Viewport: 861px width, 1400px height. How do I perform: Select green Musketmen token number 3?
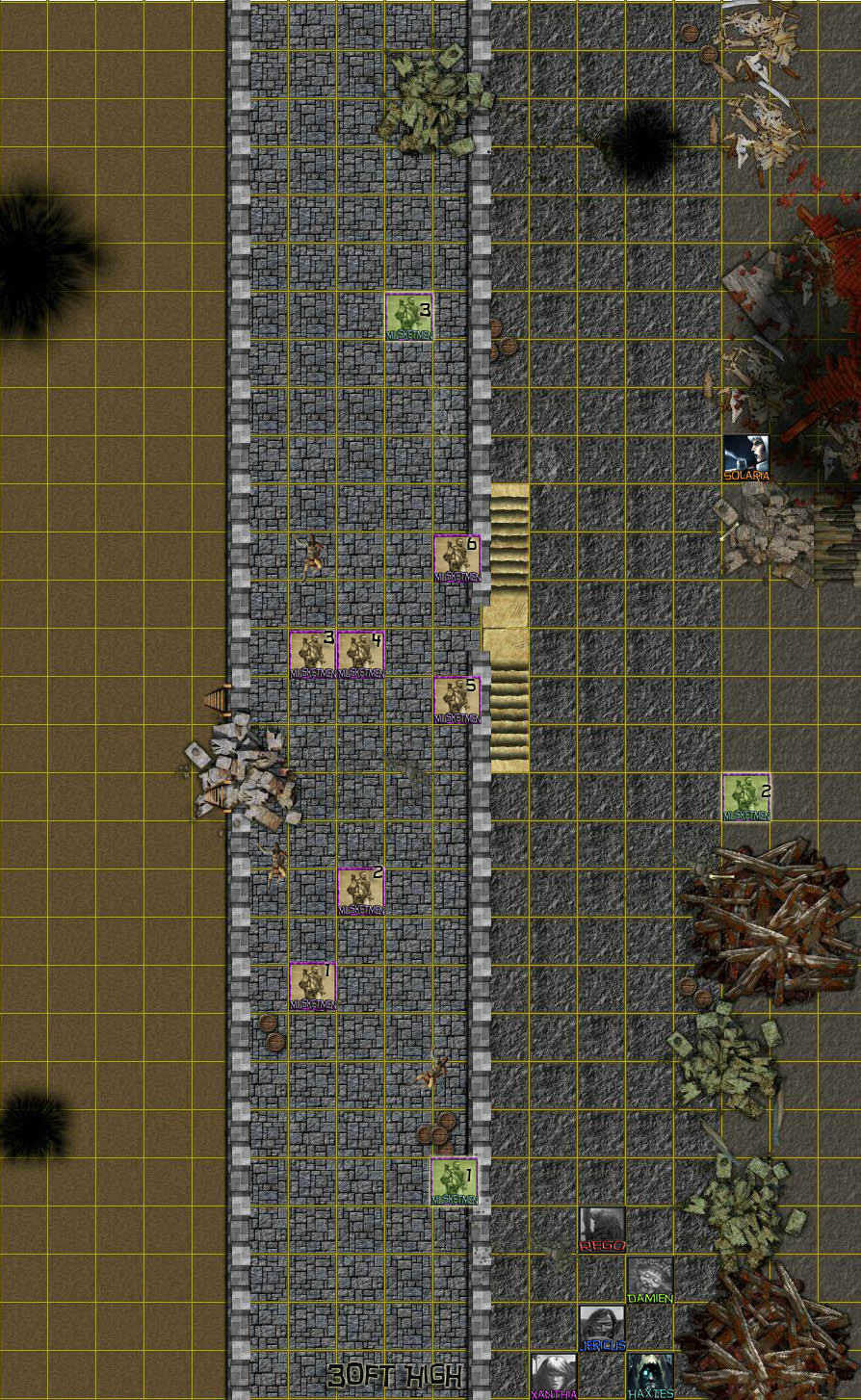coord(409,316)
